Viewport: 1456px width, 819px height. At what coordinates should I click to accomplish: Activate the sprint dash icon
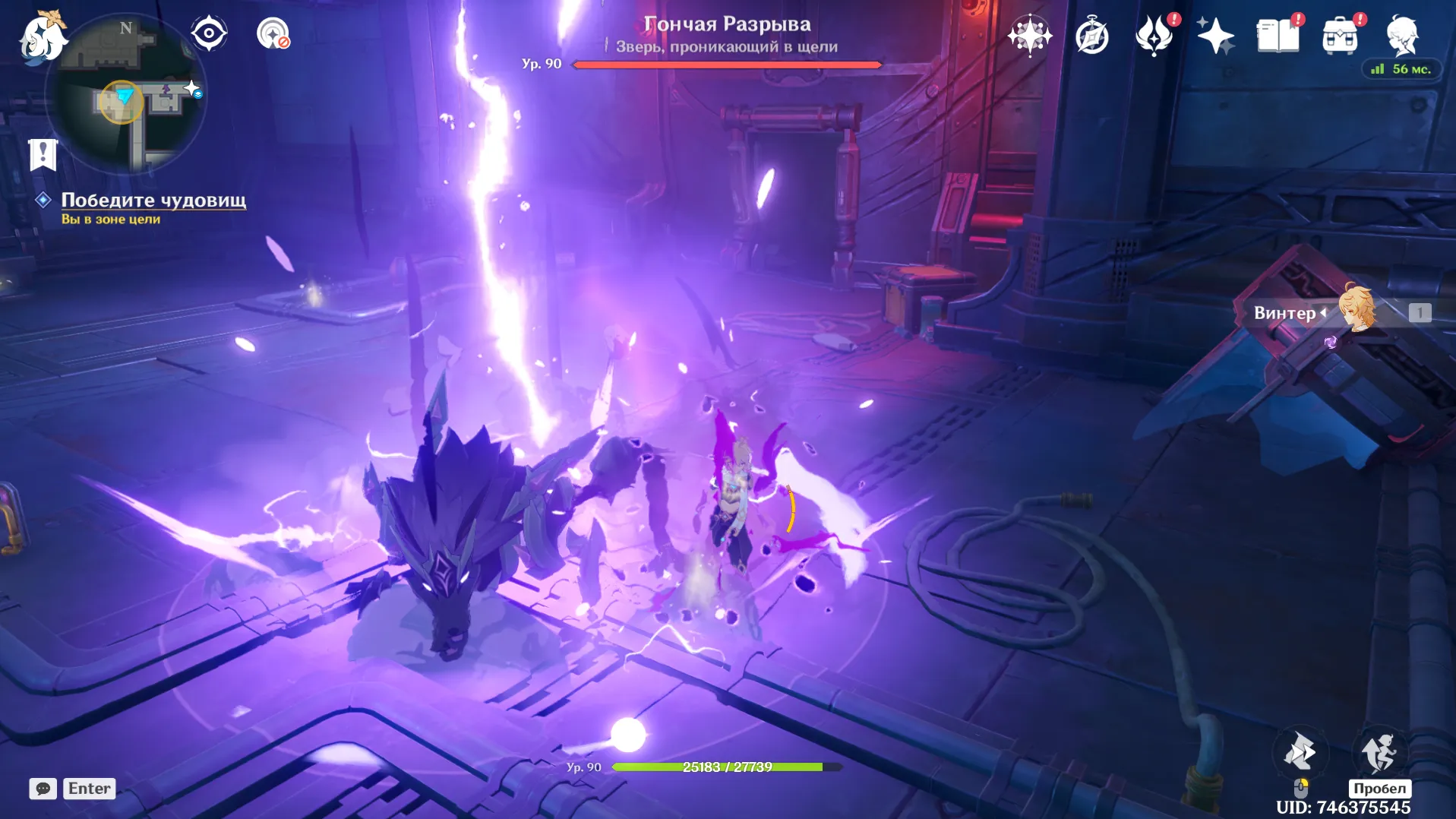click(1300, 752)
